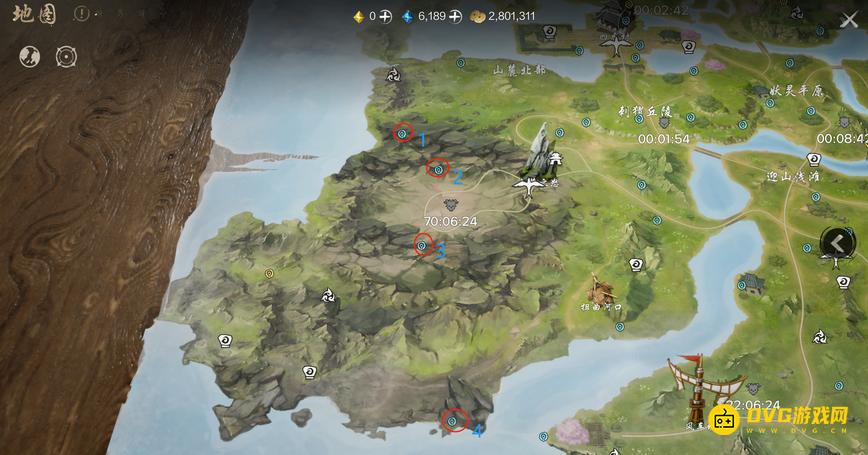Add gold currency with the plus button
Image resolution: width=868 pixels, height=455 pixels.
[x=385, y=16]
